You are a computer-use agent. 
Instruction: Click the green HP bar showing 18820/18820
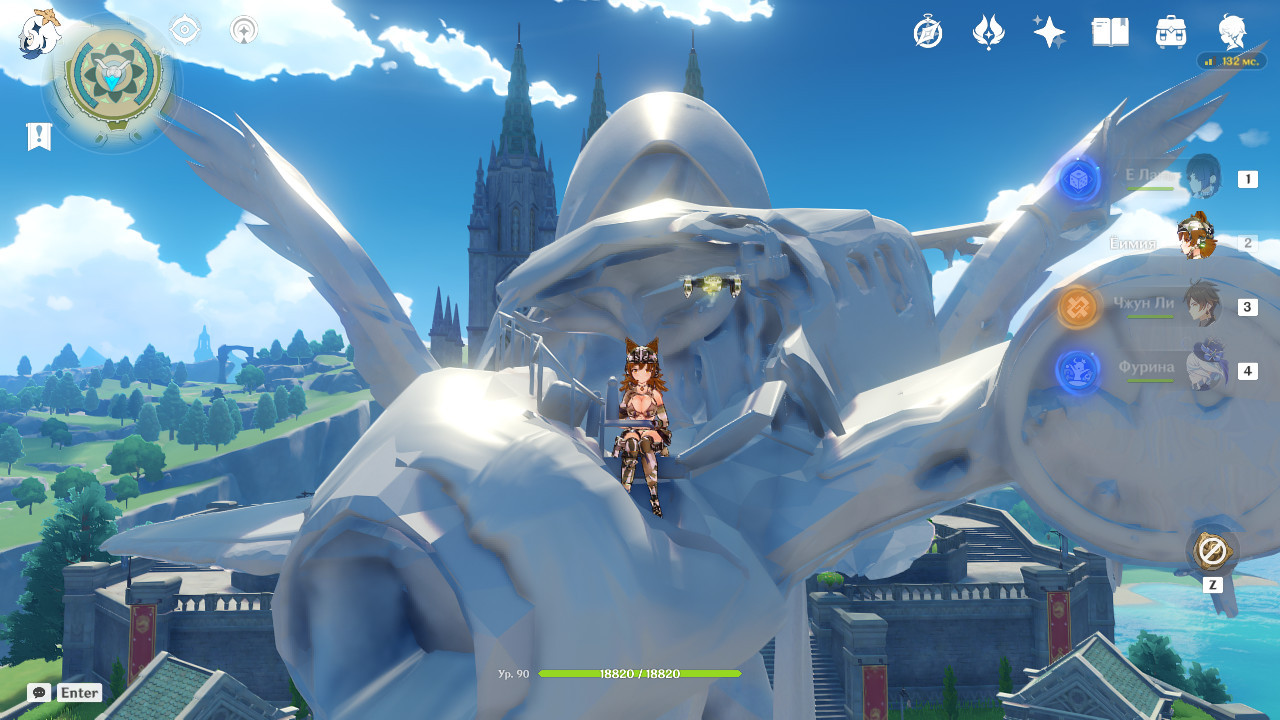pos(640,674)
